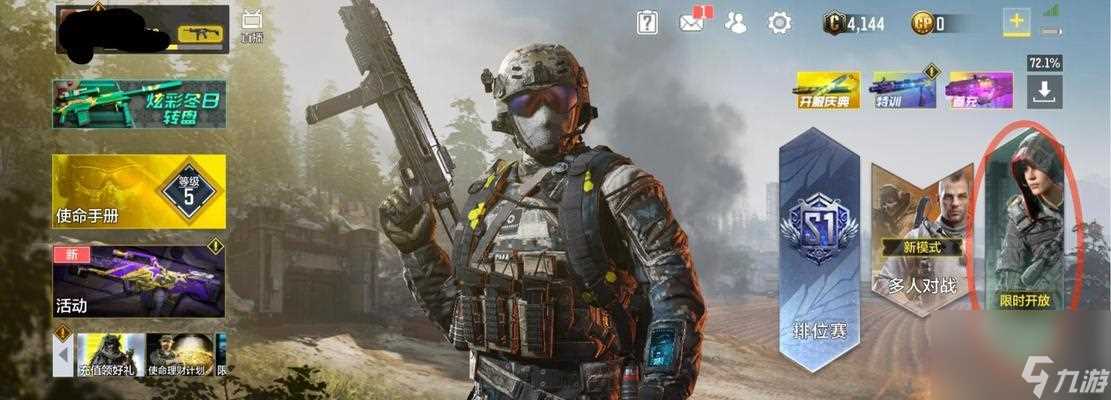Open the gear settings menu

pyautogui.click(x=779, y=22)
